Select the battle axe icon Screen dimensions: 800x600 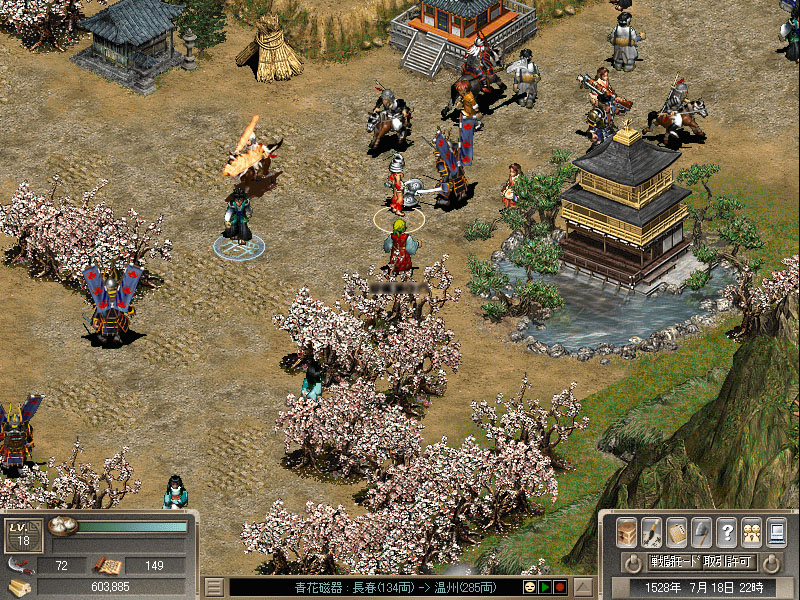(702, 532)
